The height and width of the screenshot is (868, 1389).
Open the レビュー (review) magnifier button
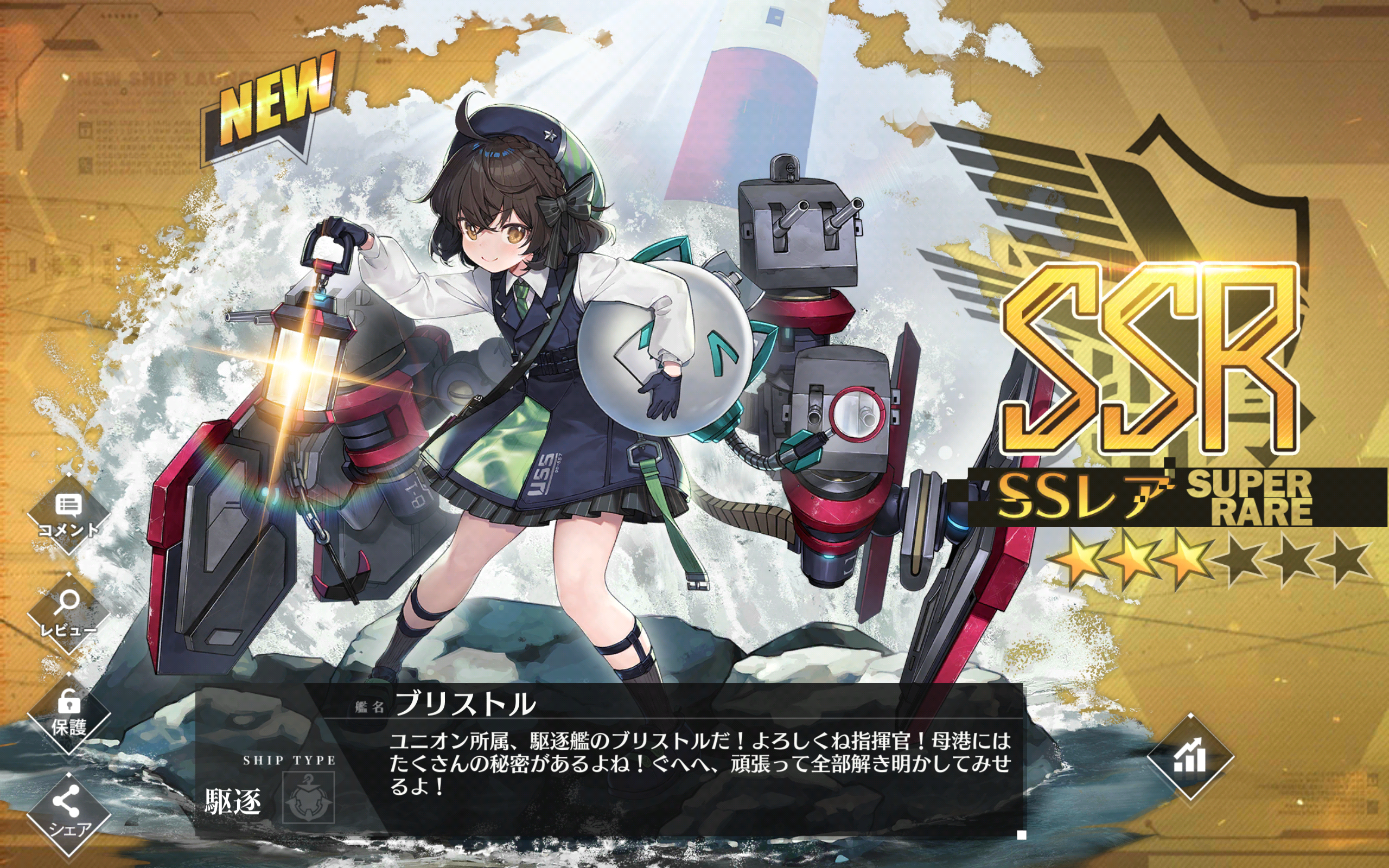[x=68, y=613]
